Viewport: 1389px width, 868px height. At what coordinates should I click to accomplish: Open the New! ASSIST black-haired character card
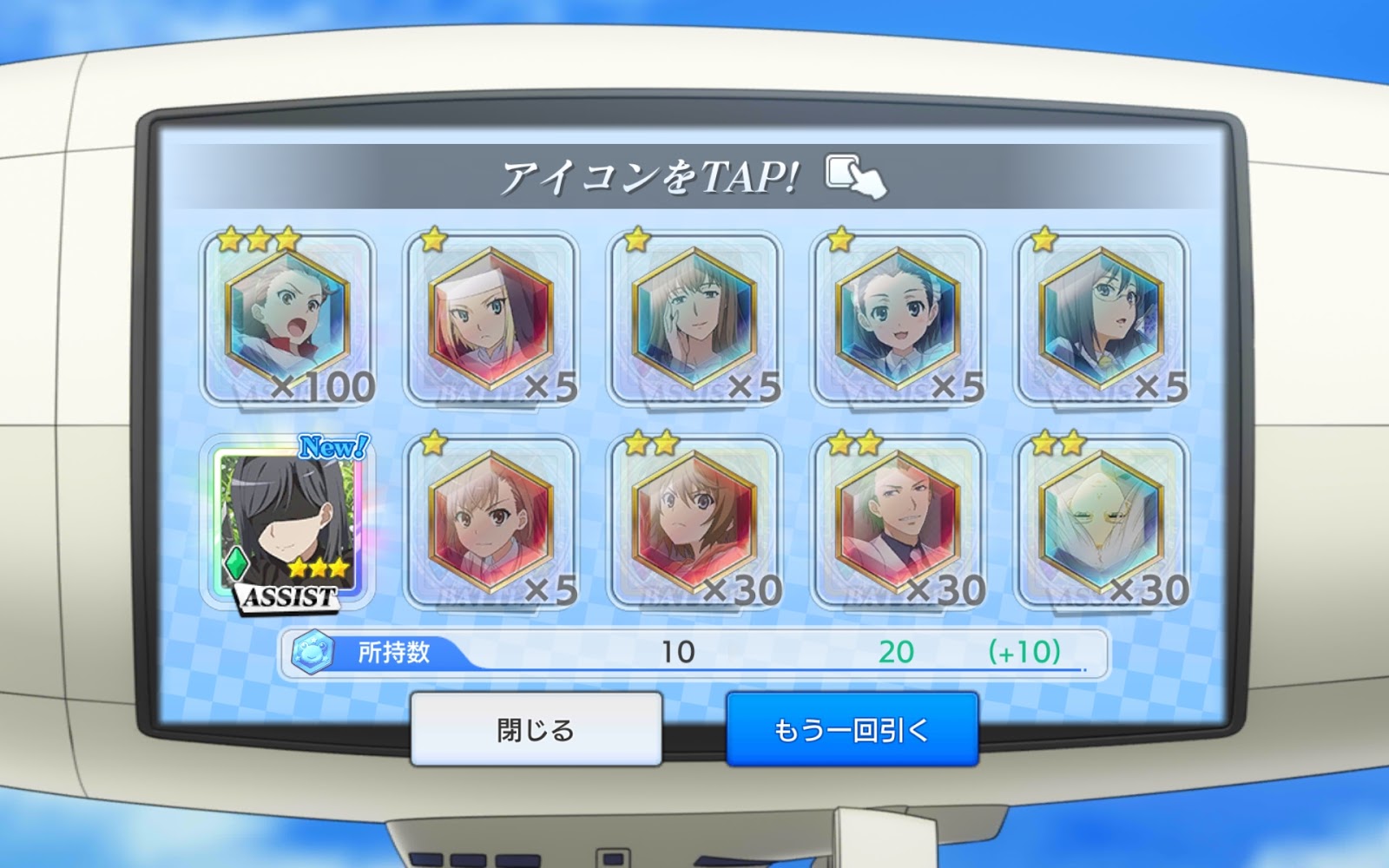tap(287, 523)
